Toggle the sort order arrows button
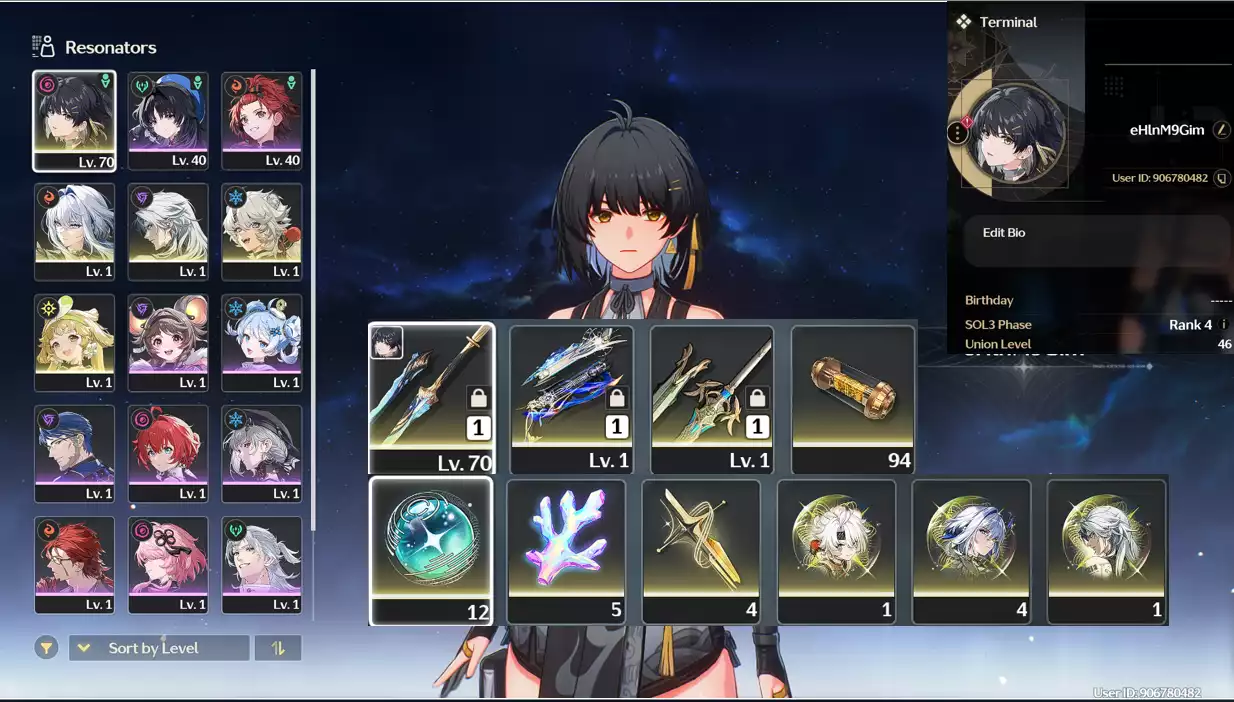The height and width of the screenshot is (702, 1234). point(278,648)
